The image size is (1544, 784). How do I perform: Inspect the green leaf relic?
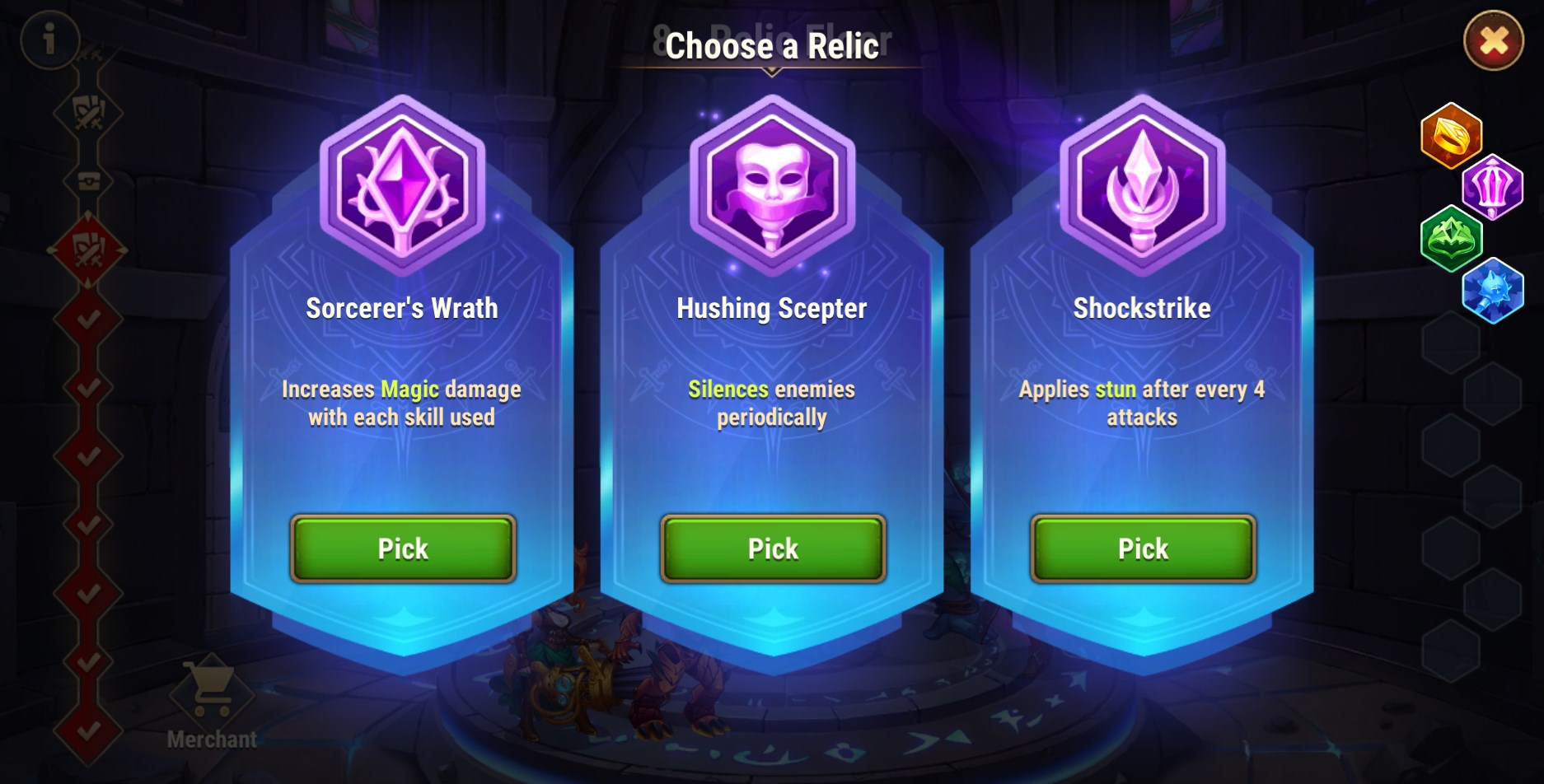1451,239
